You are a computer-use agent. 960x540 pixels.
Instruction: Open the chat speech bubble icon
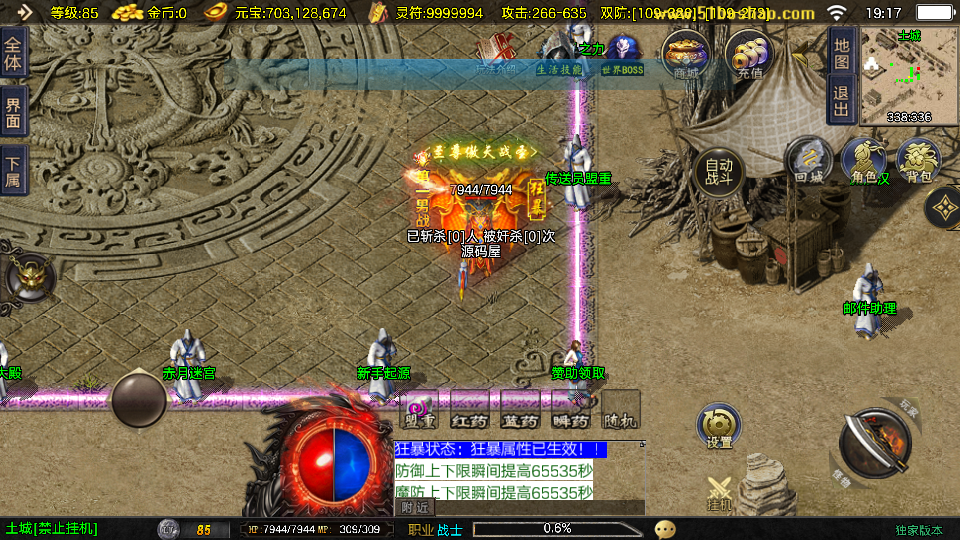(665, 529)
